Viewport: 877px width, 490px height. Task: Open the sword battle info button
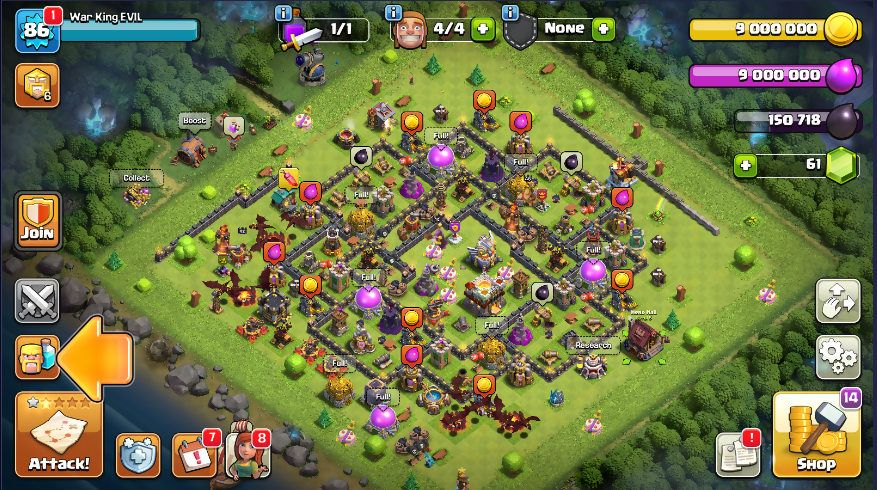point(285,12)
